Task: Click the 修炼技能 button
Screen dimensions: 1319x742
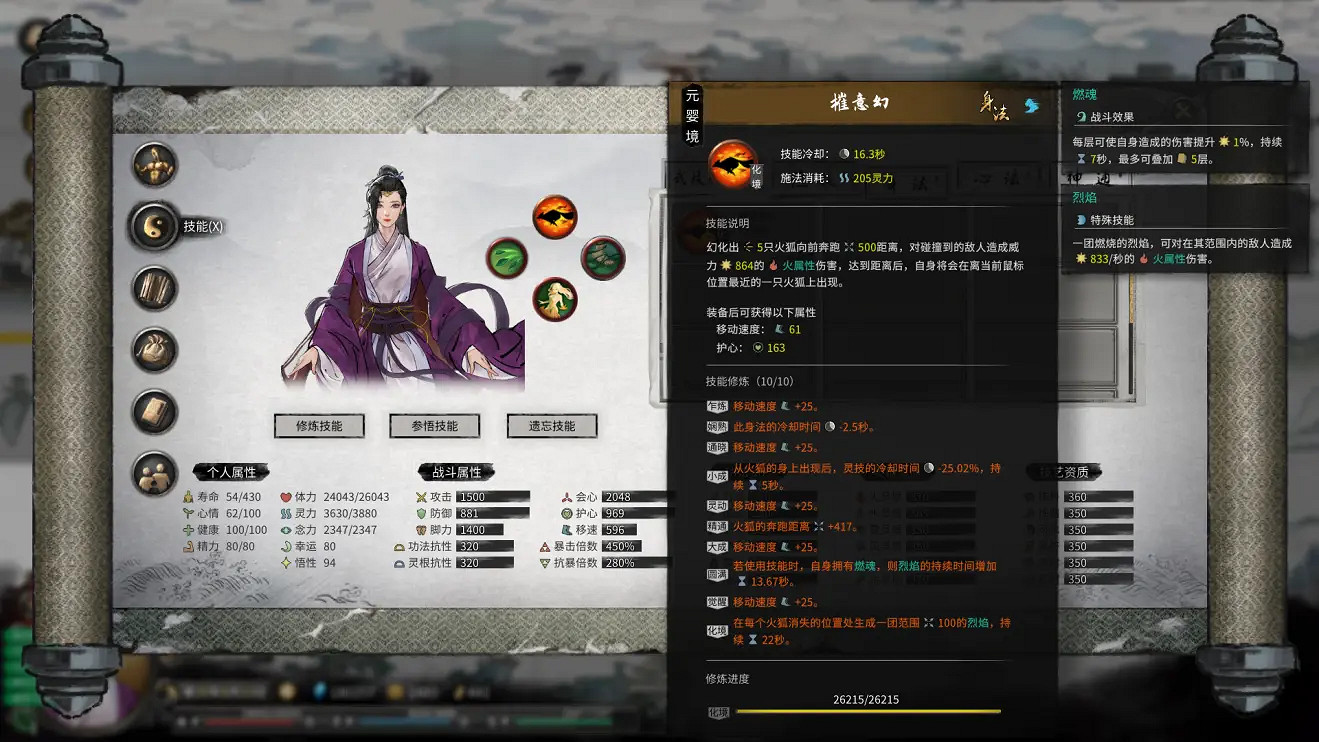Action: (319, 425)
